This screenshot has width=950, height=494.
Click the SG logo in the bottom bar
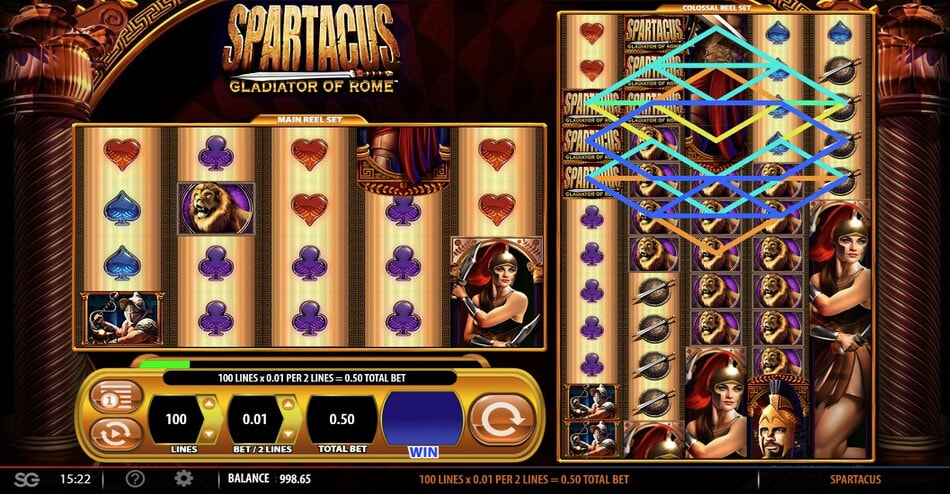coord(27,480)
